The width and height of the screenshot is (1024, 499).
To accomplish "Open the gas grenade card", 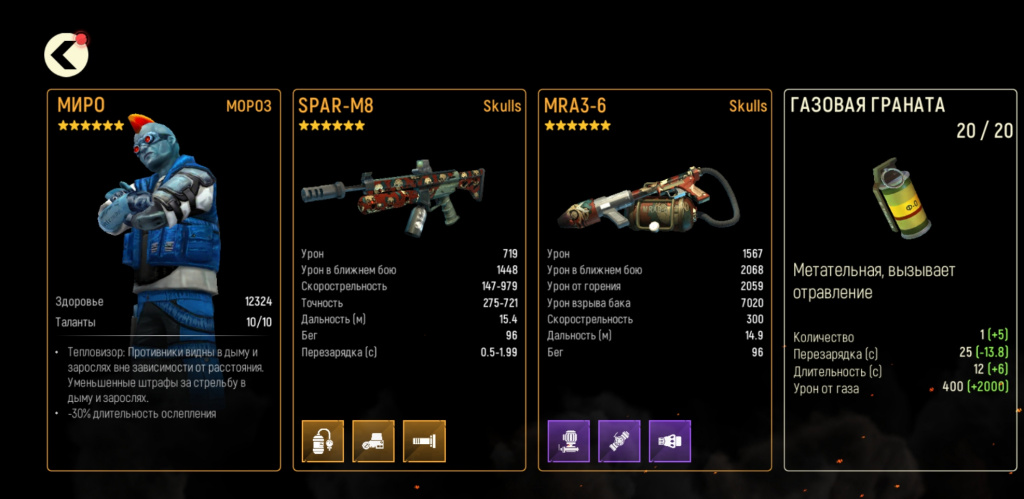I will click(902, 280).
